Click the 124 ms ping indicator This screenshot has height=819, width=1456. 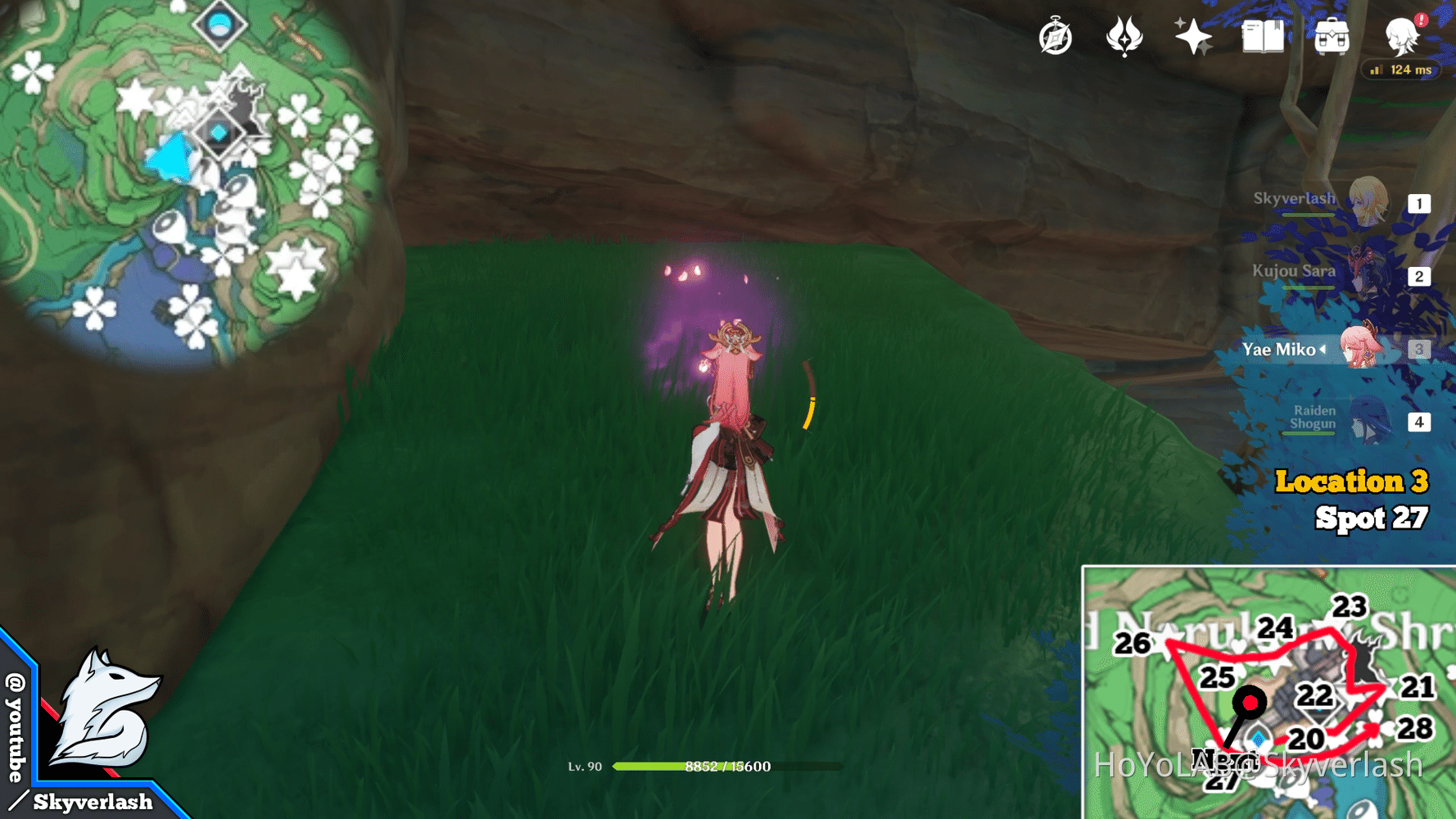[1402, 70]
